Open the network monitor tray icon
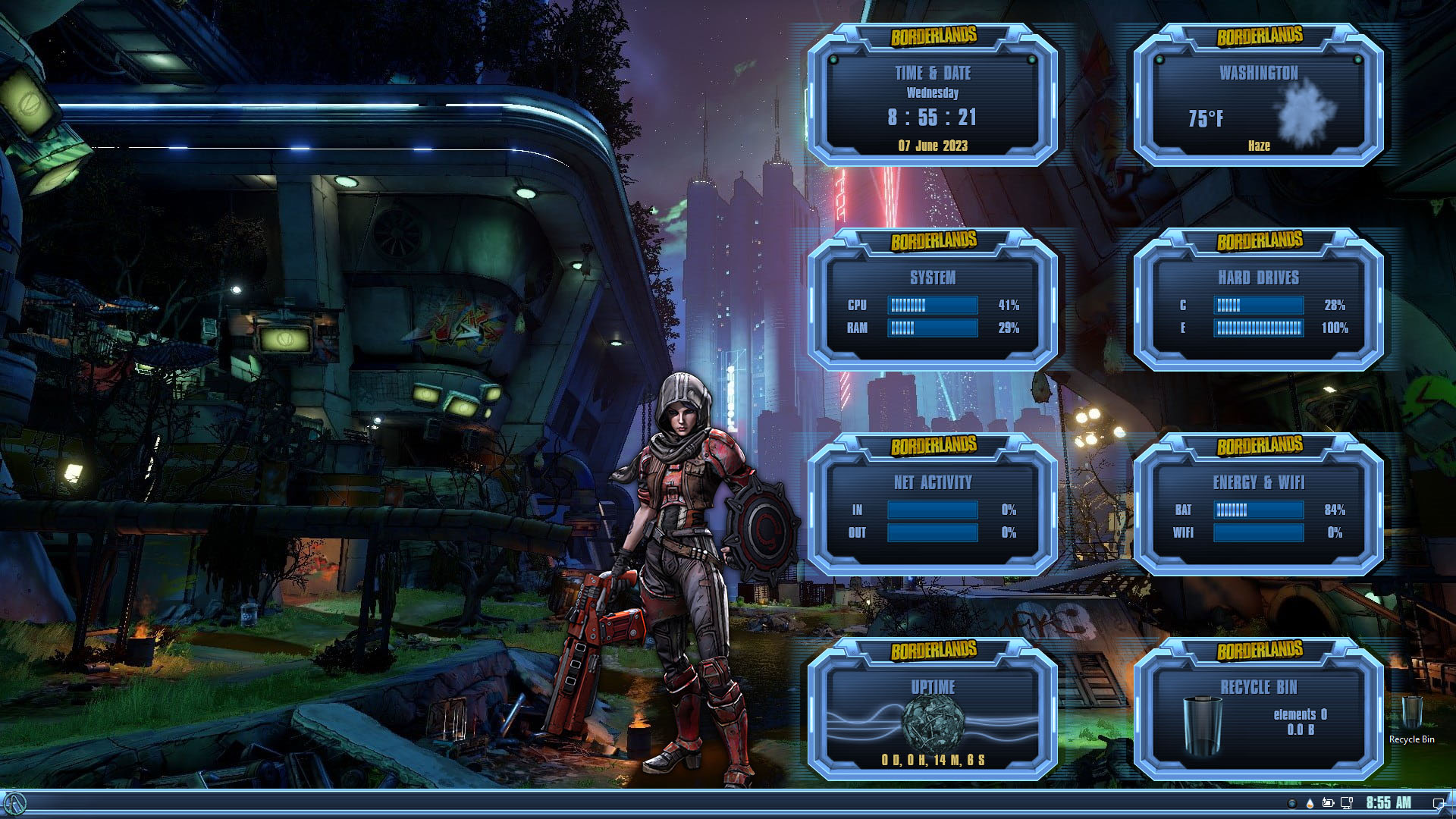This screenshot has height=819, width=1456. (1347, 803)
